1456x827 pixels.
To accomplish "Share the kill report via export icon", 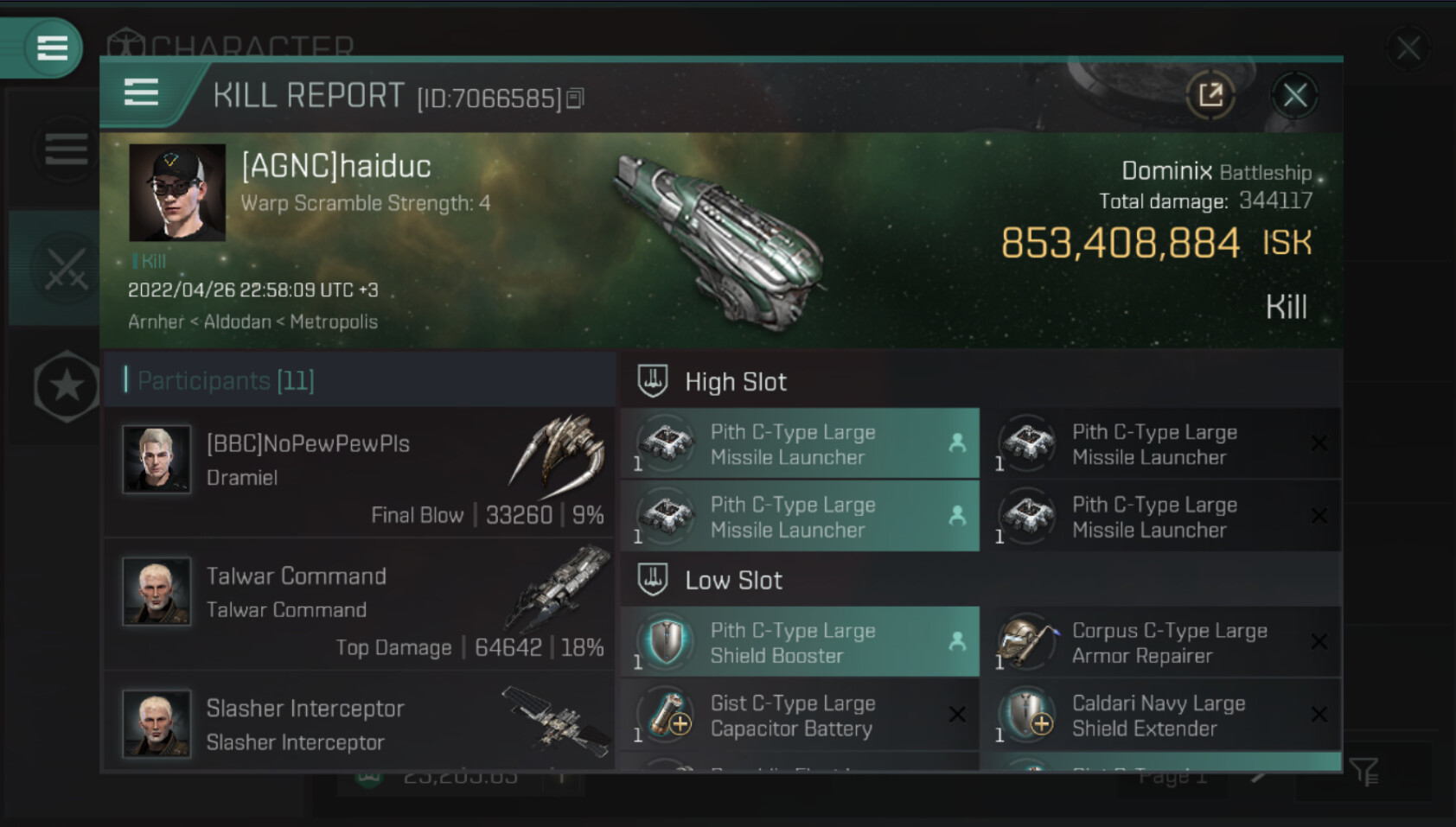I will [x=1210, y=95].
